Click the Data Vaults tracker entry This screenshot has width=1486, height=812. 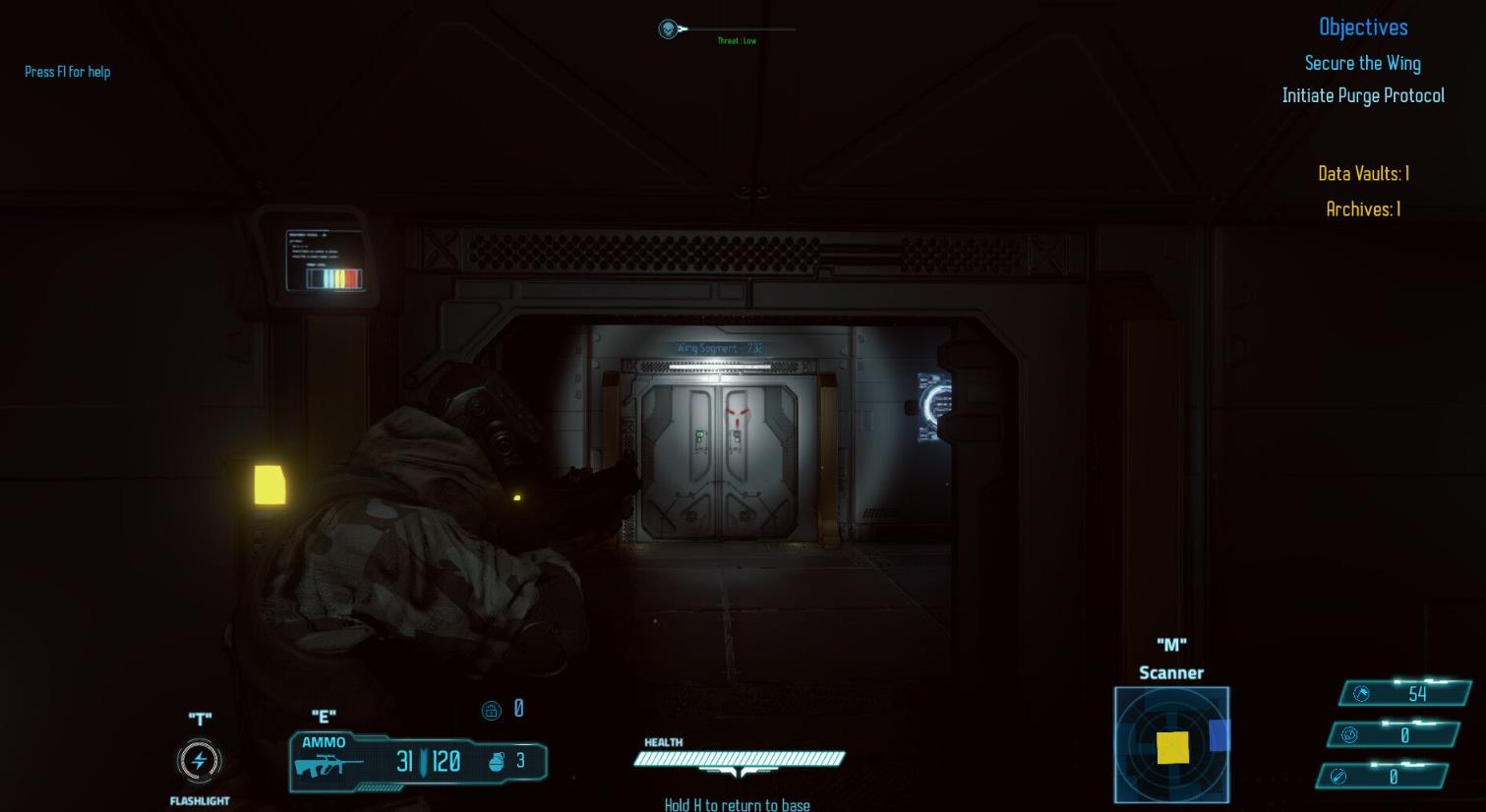pos(1363,173)
